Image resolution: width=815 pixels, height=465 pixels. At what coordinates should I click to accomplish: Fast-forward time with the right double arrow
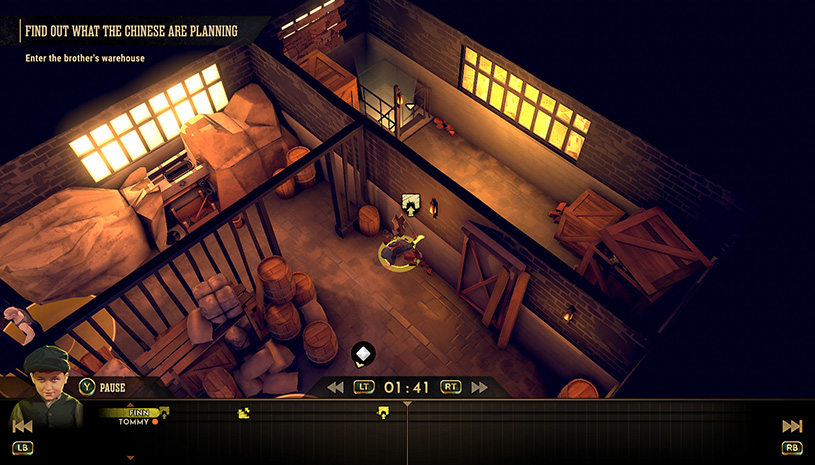480,387
